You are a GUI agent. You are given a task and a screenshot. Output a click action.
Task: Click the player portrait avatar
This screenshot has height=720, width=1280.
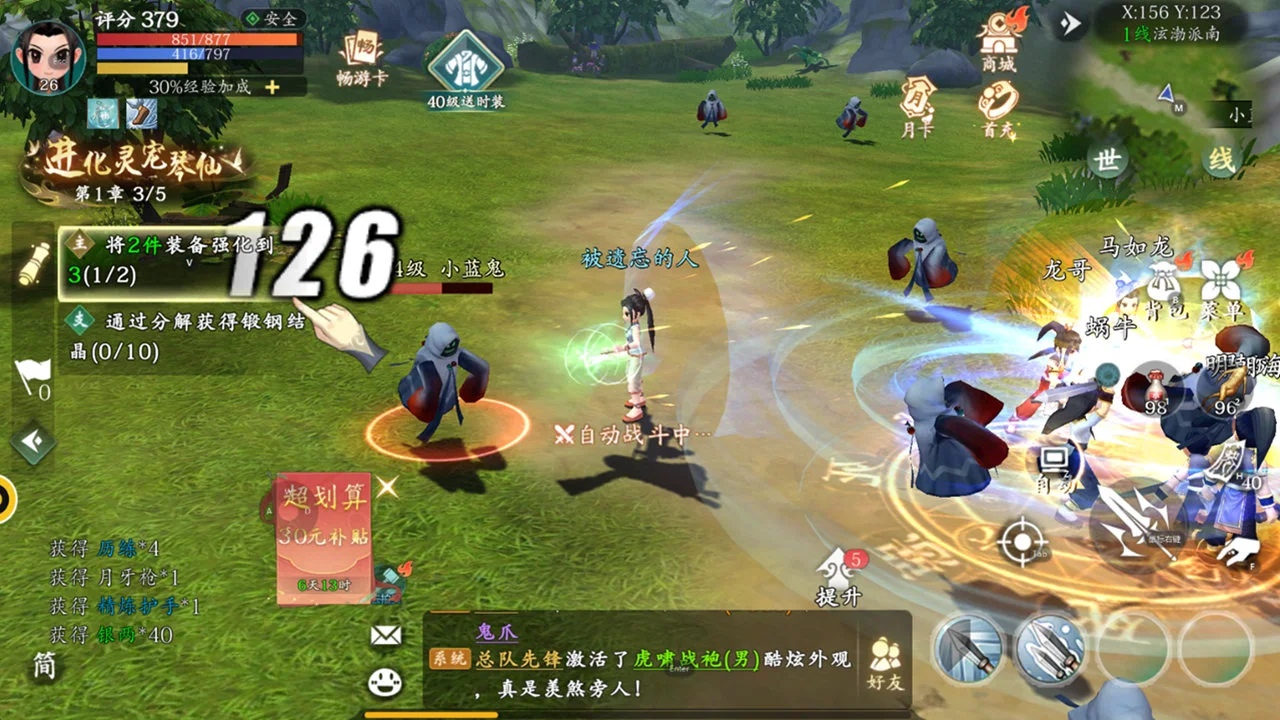[x=46, y=55]
